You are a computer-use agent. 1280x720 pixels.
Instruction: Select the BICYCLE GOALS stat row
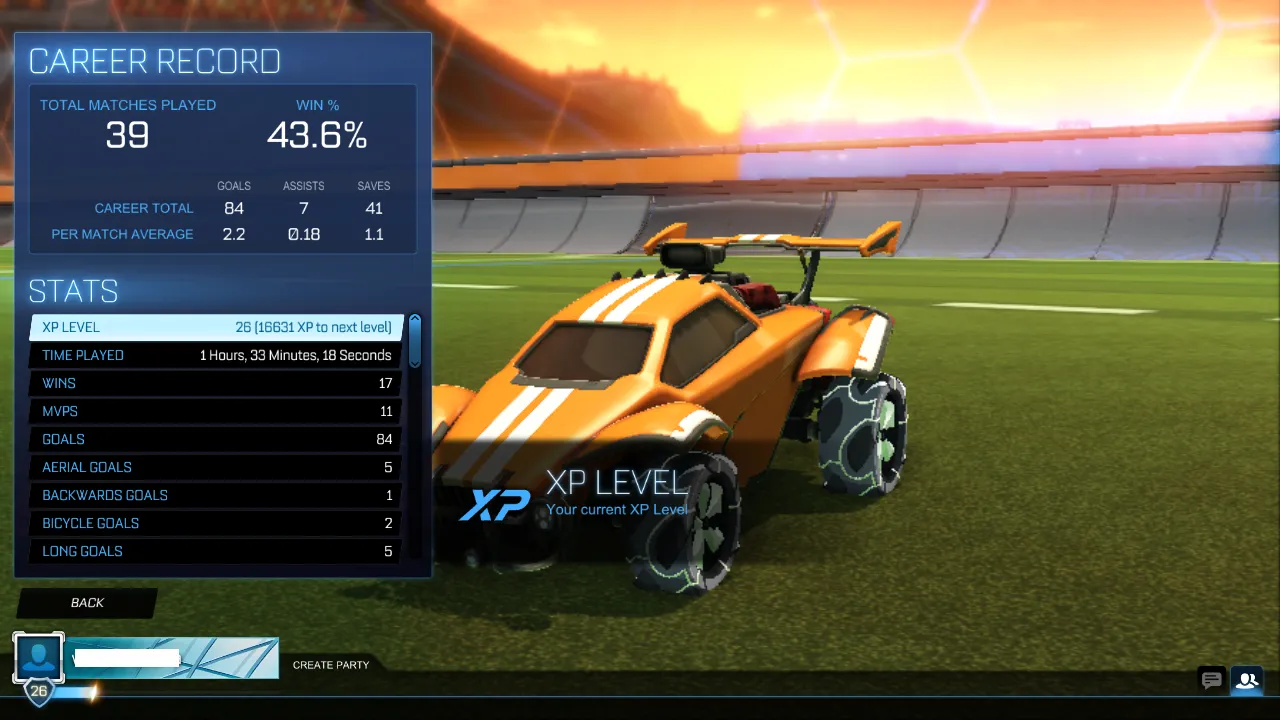click(215, 523)
